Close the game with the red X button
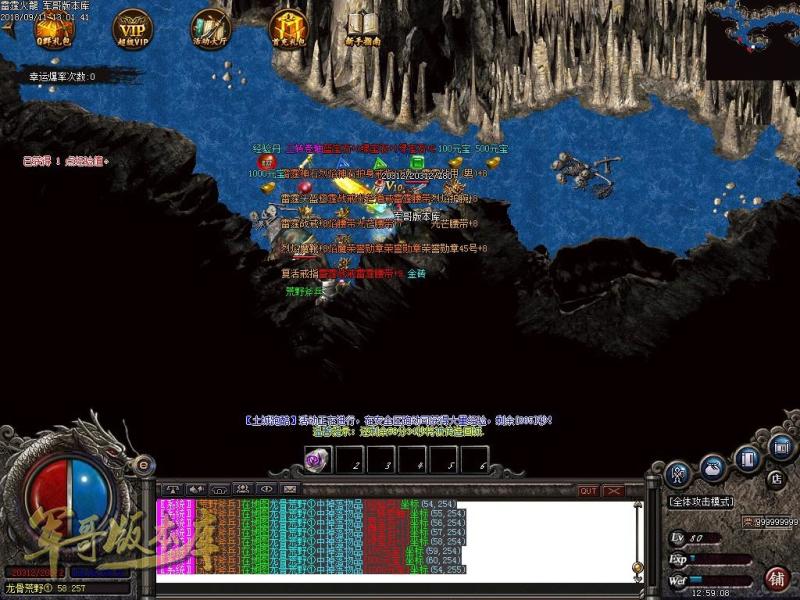Viewport: 800px width, 600px height. coord(613,490)
